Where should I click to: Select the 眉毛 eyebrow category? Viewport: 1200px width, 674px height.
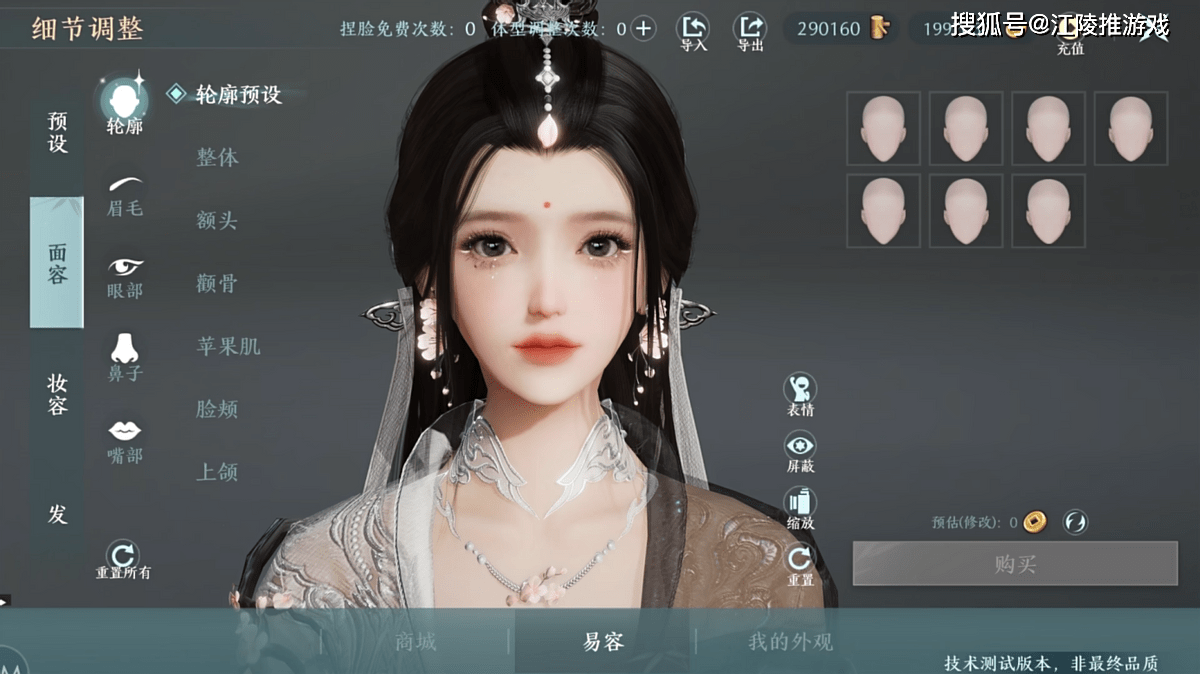pyautogui.click(x=125, y=195)
